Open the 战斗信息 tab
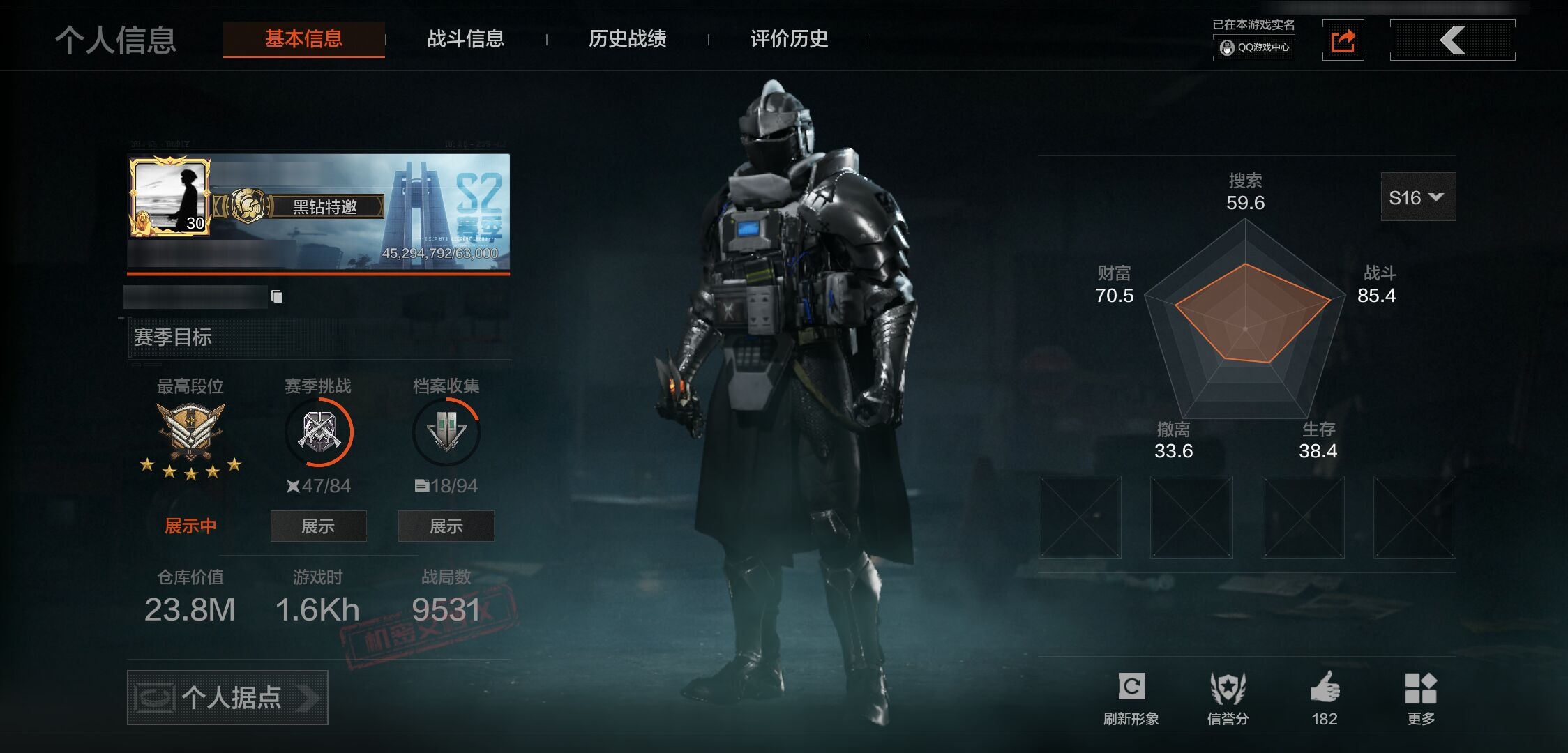This screenshot has height=753, width=1568. click(465, 39)
